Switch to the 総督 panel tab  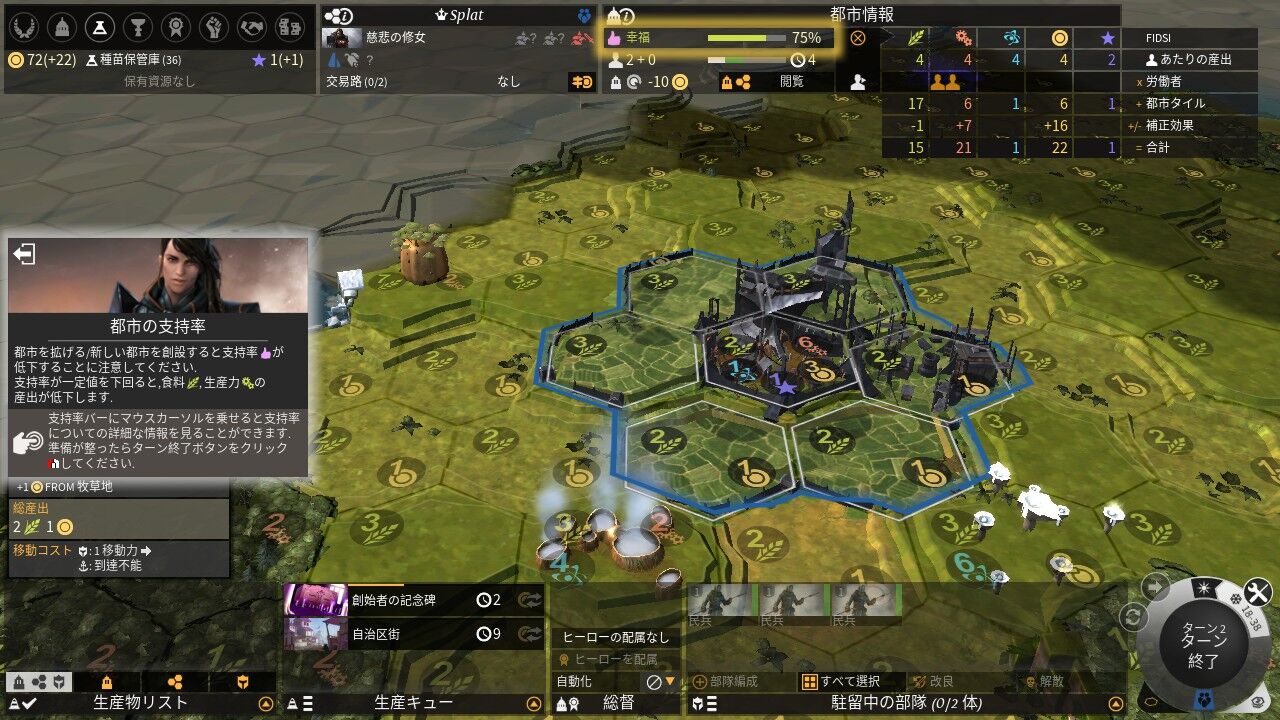point(618,703)
